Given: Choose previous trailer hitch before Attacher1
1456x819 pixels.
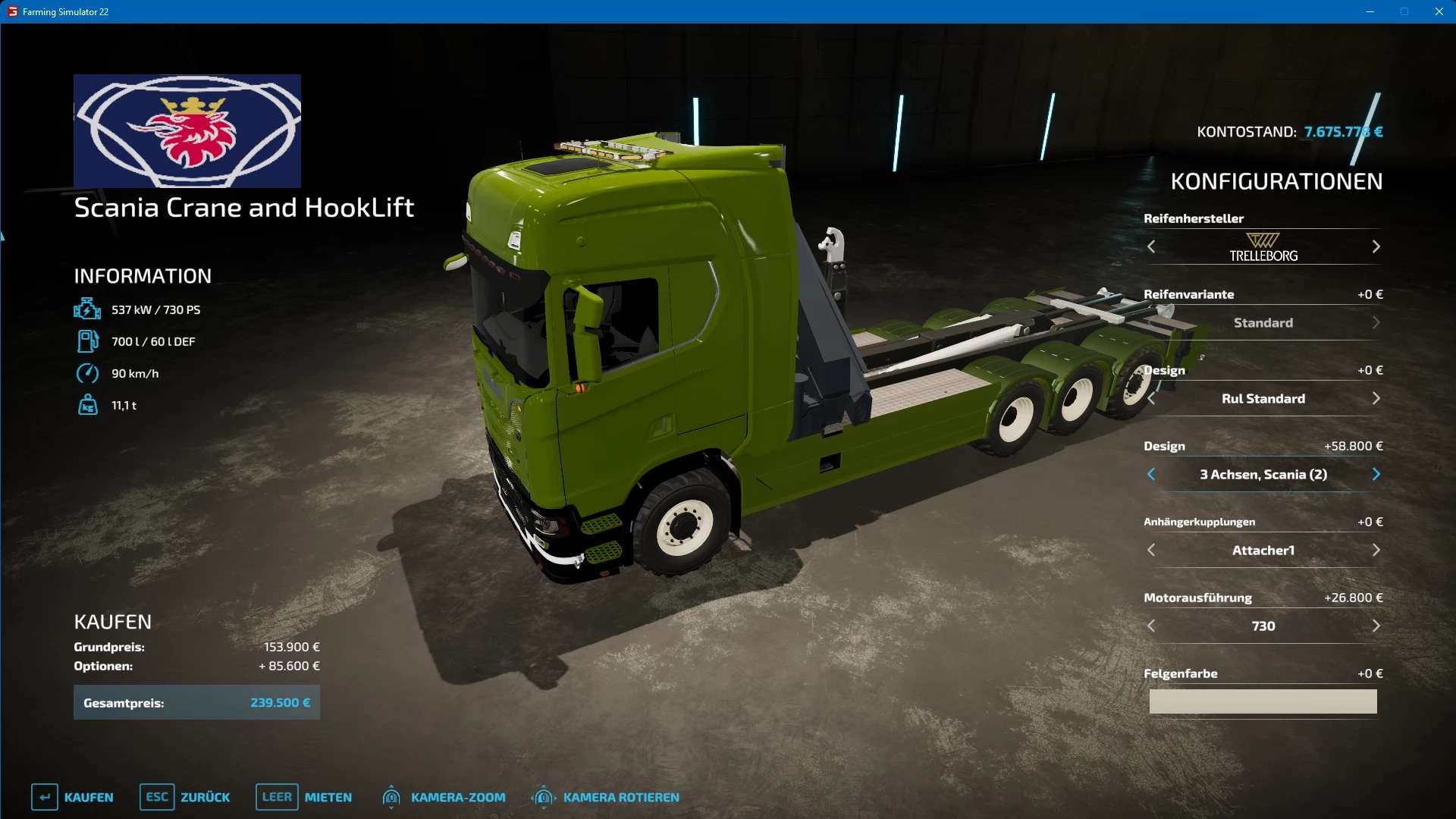Looking at the screenshot, I should tap(1151, 551).
